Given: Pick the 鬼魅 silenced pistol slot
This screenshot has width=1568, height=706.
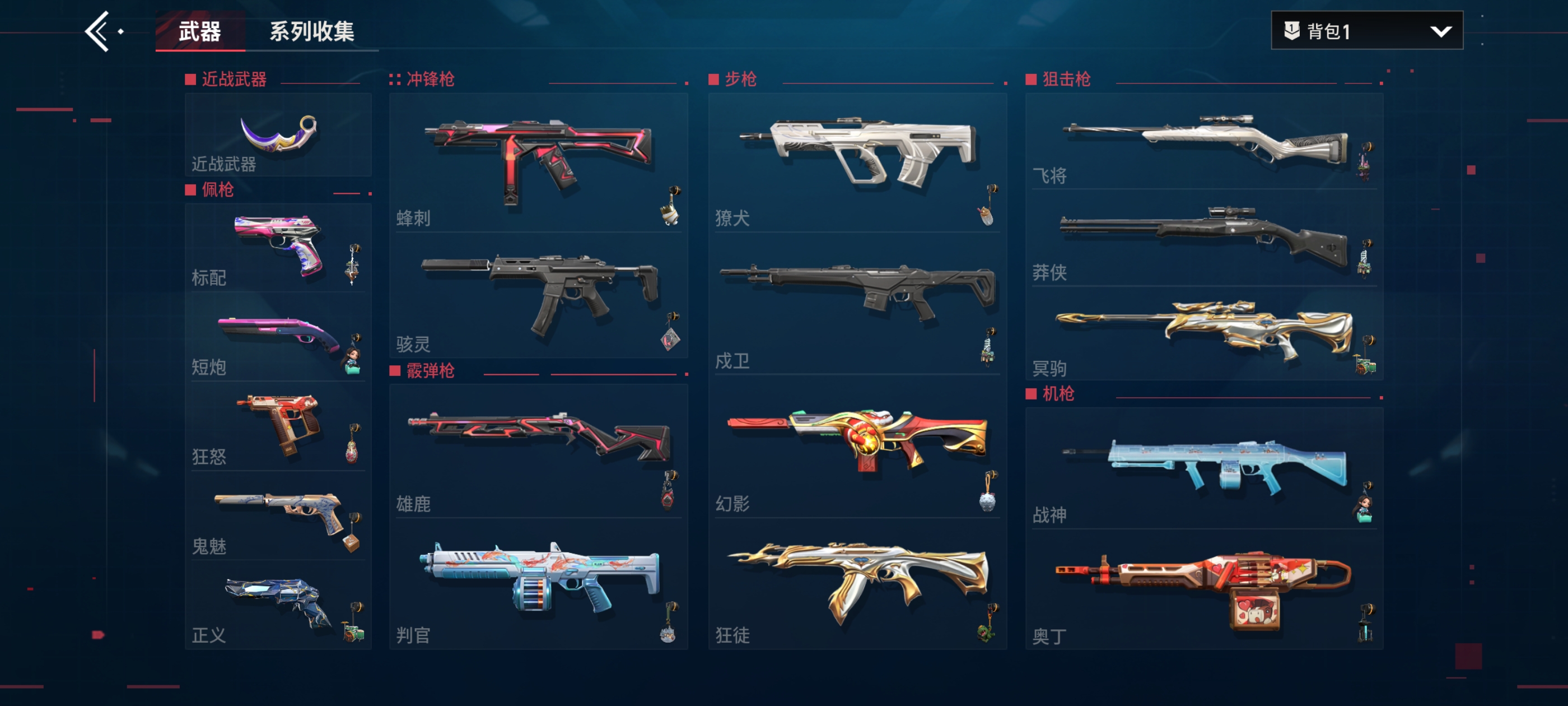Looking at the screenshot, I should [278, 517].
